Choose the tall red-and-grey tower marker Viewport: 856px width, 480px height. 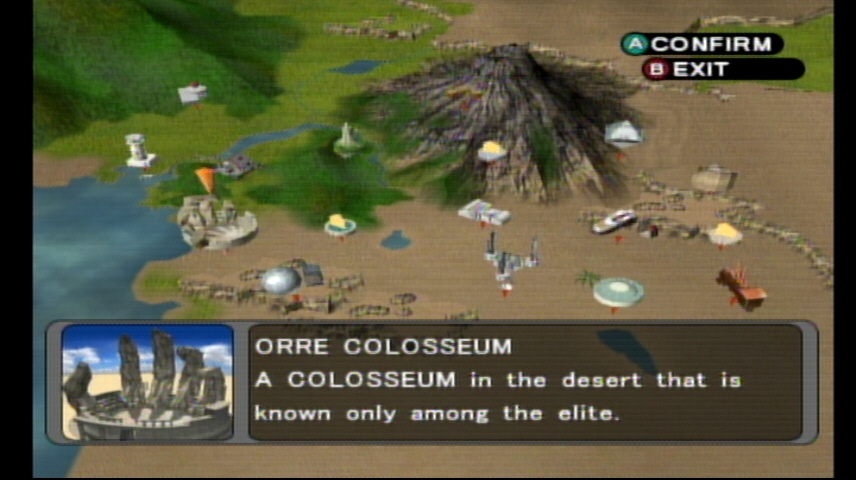[x=511, y=259]
